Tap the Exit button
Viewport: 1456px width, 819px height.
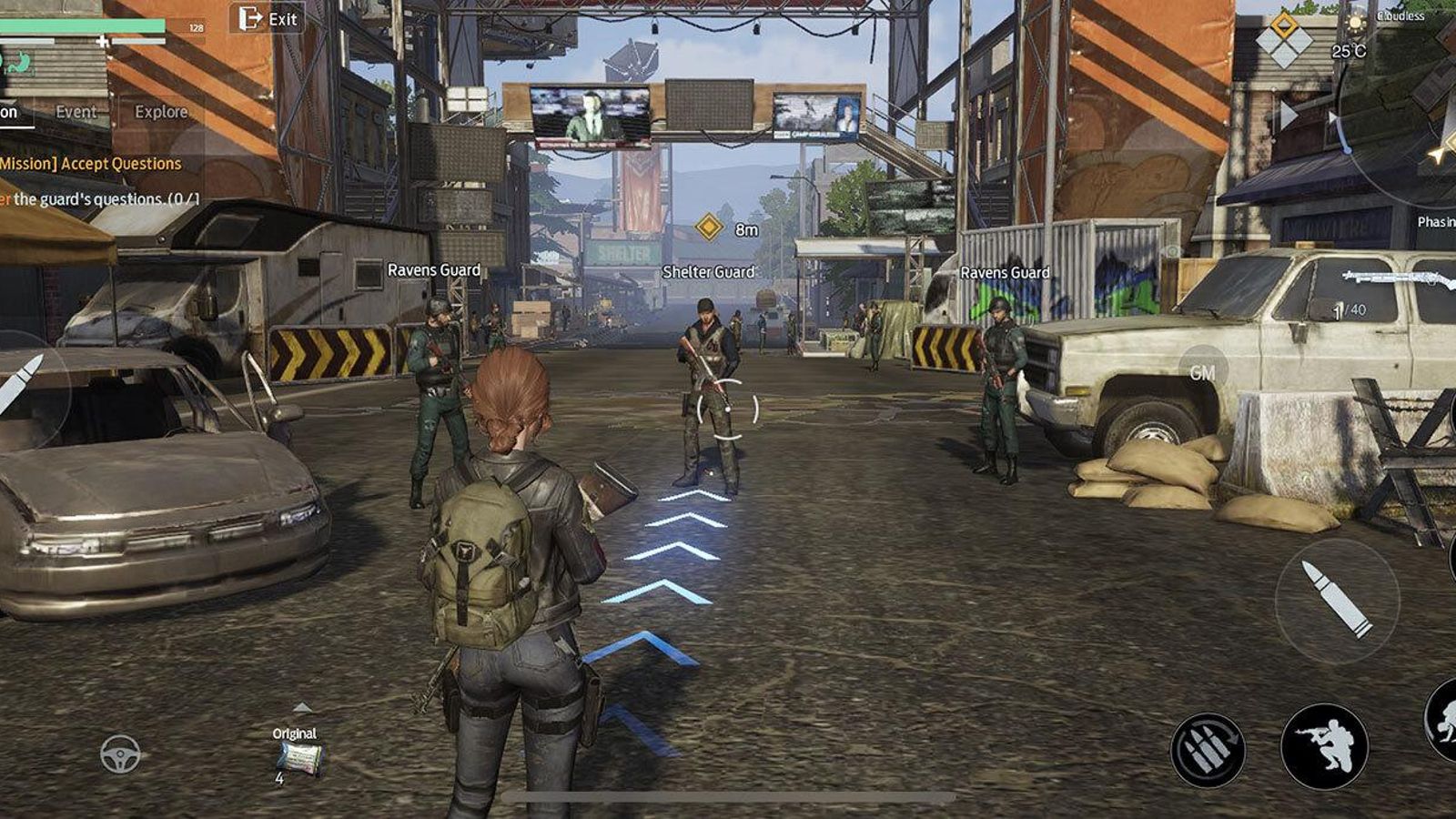(x=268, y=18)
